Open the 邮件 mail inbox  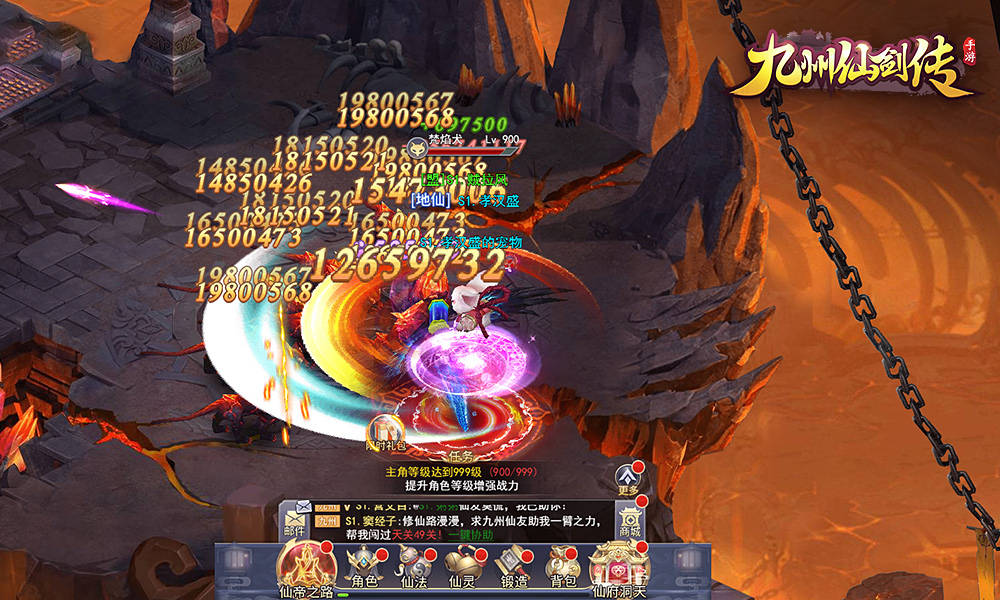296,522
